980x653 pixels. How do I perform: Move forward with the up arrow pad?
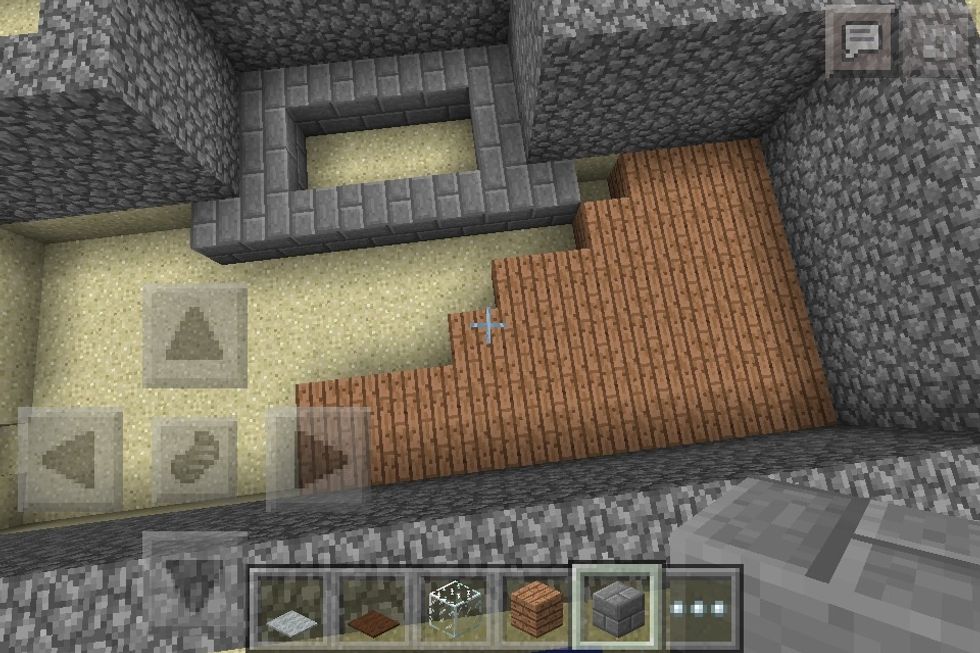[195, 336]
